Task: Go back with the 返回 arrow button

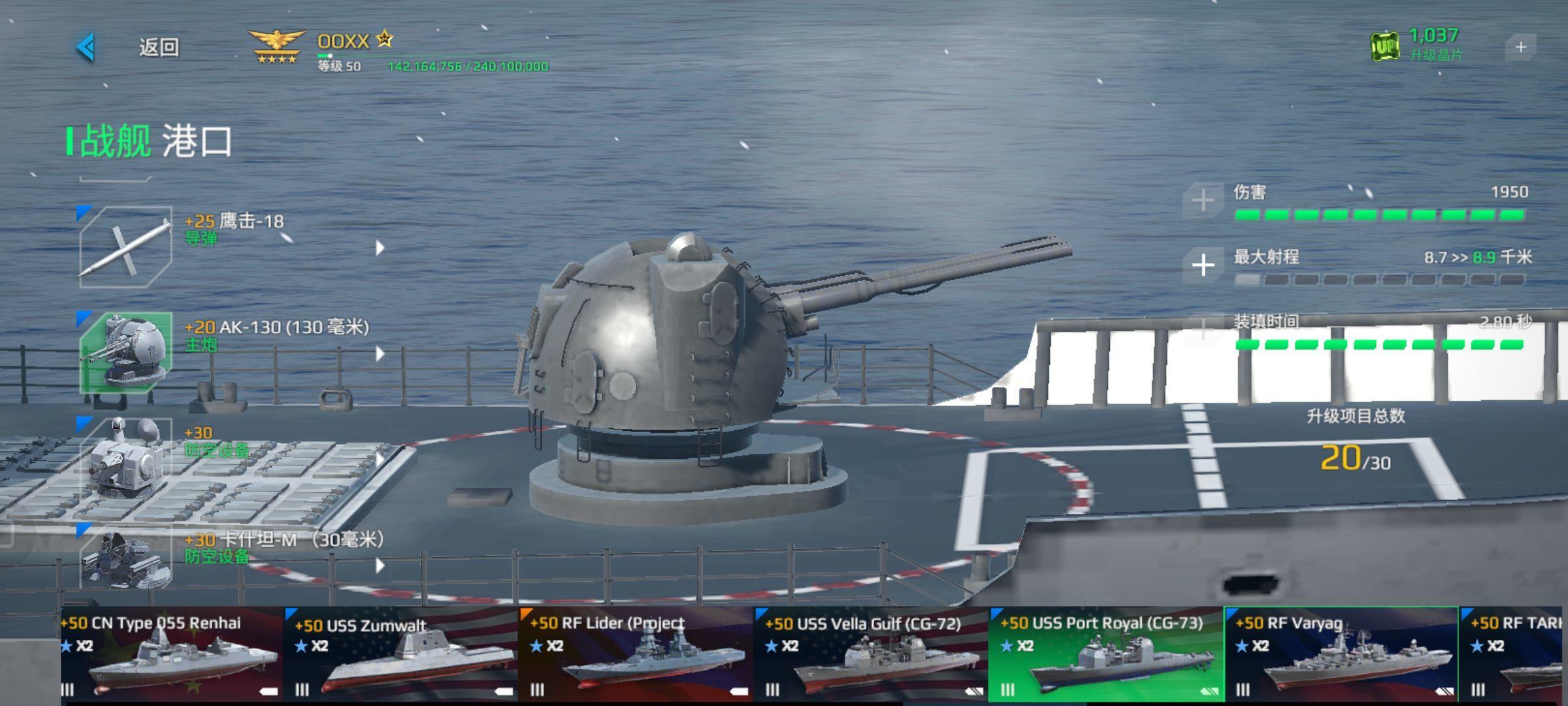Action: tap(87, 47)
